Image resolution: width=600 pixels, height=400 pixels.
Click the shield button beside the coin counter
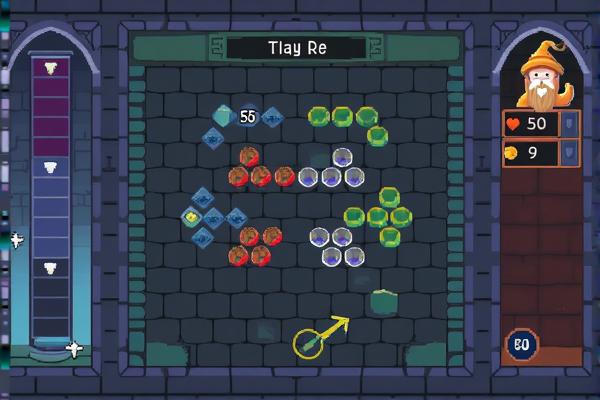(x=568, y=152)
